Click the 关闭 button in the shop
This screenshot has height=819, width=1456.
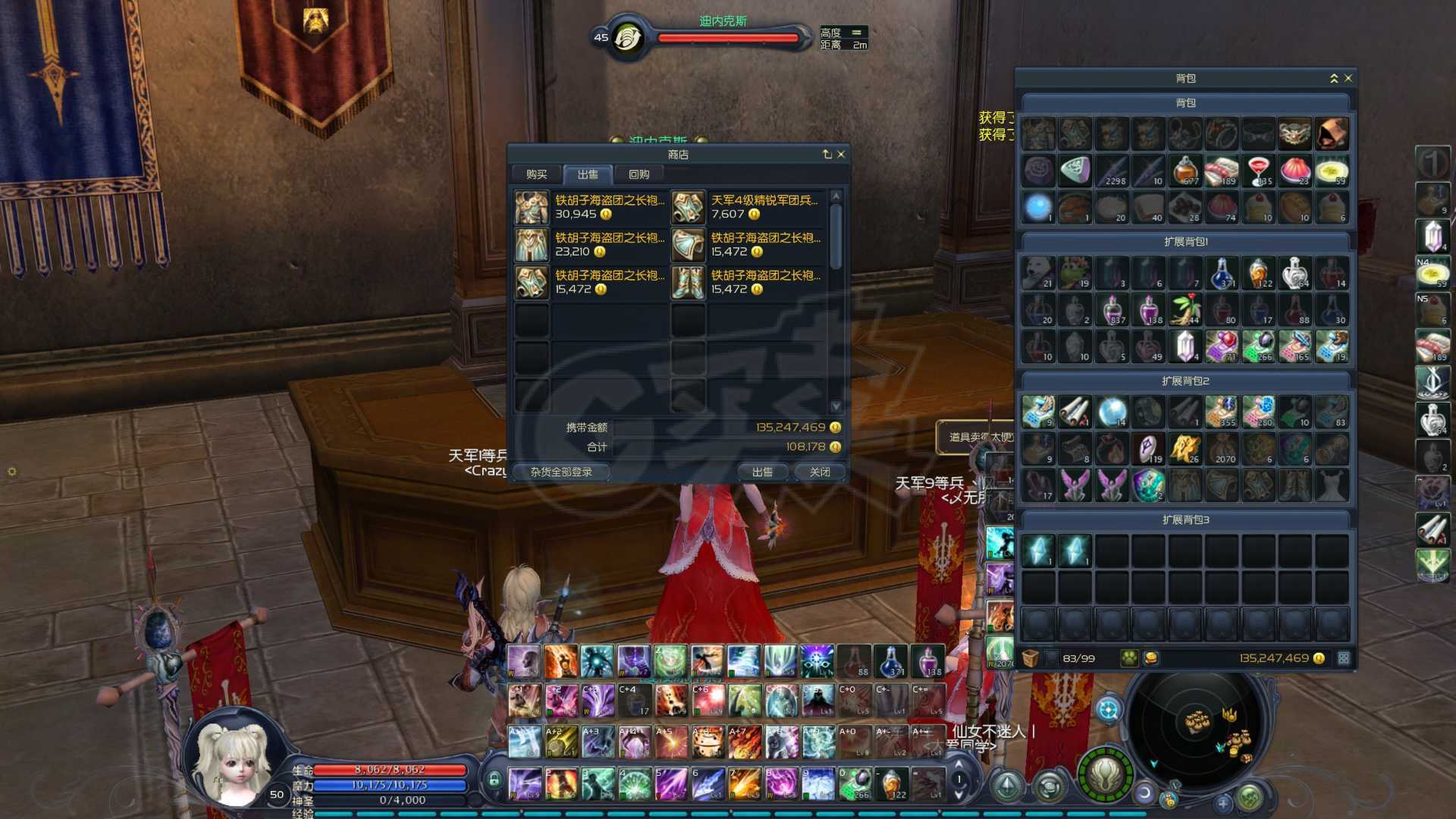tap(819, 472)
